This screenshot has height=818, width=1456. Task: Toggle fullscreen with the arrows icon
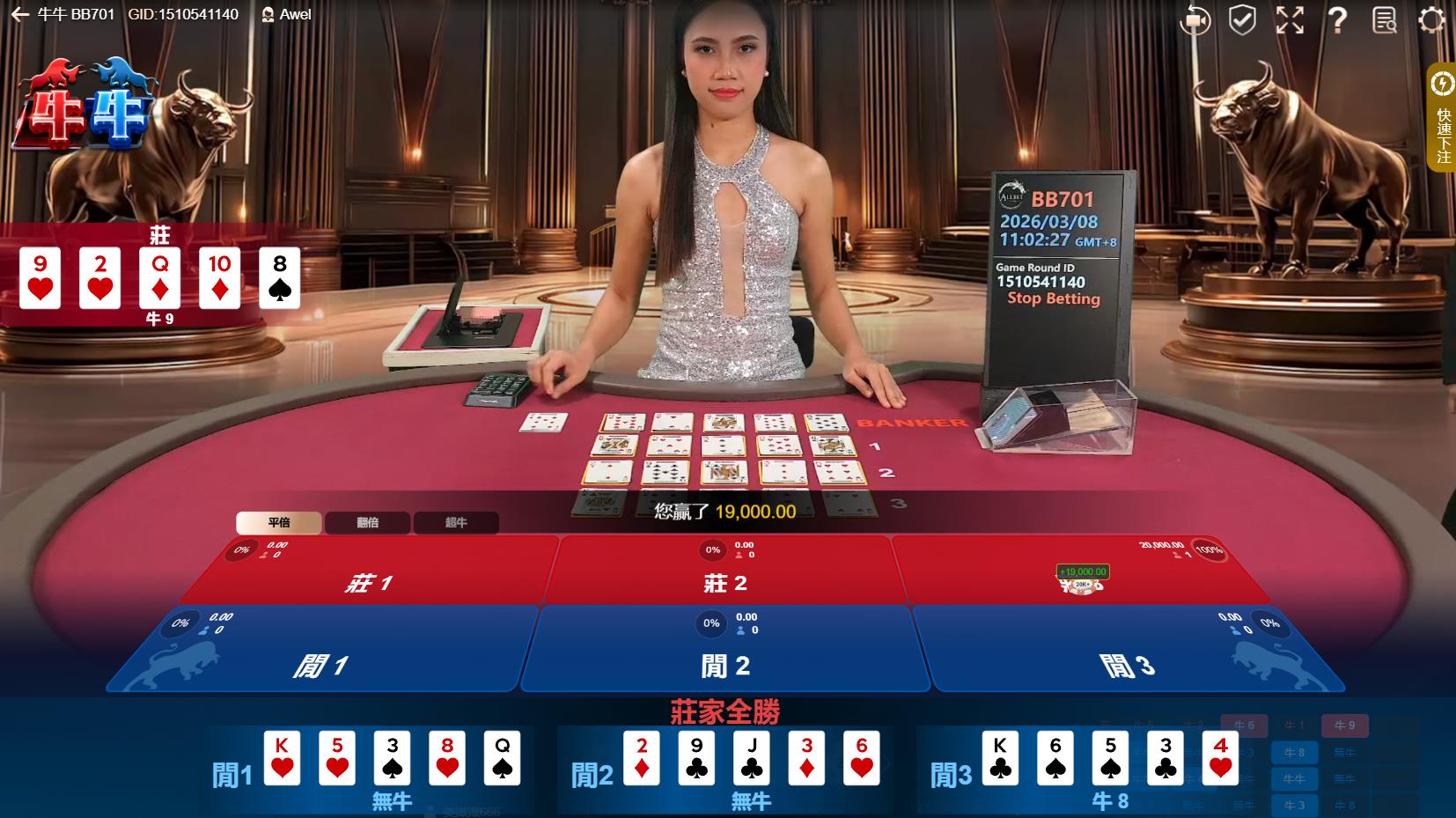1290,19
